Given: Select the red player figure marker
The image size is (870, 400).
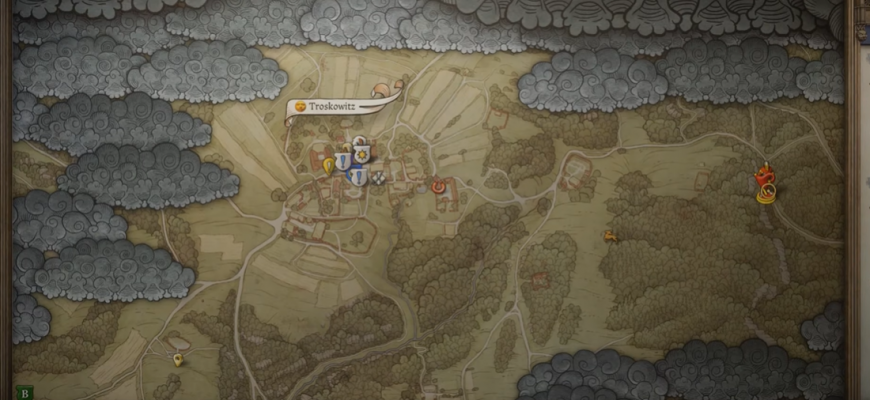Looking at the screenshot, I should [765, 175].
